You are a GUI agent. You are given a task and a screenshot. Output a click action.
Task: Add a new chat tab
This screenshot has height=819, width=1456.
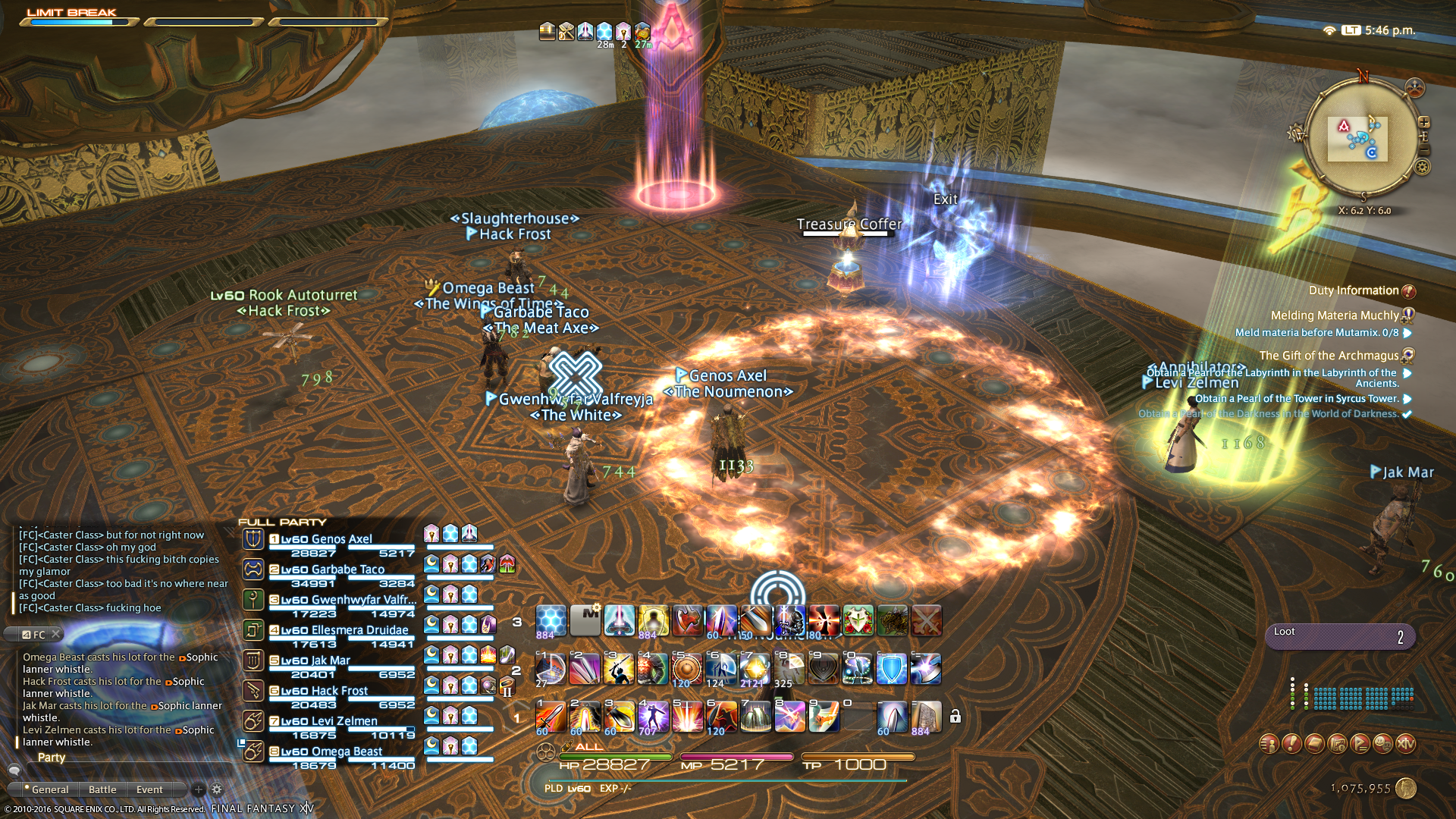click(199, 789)
